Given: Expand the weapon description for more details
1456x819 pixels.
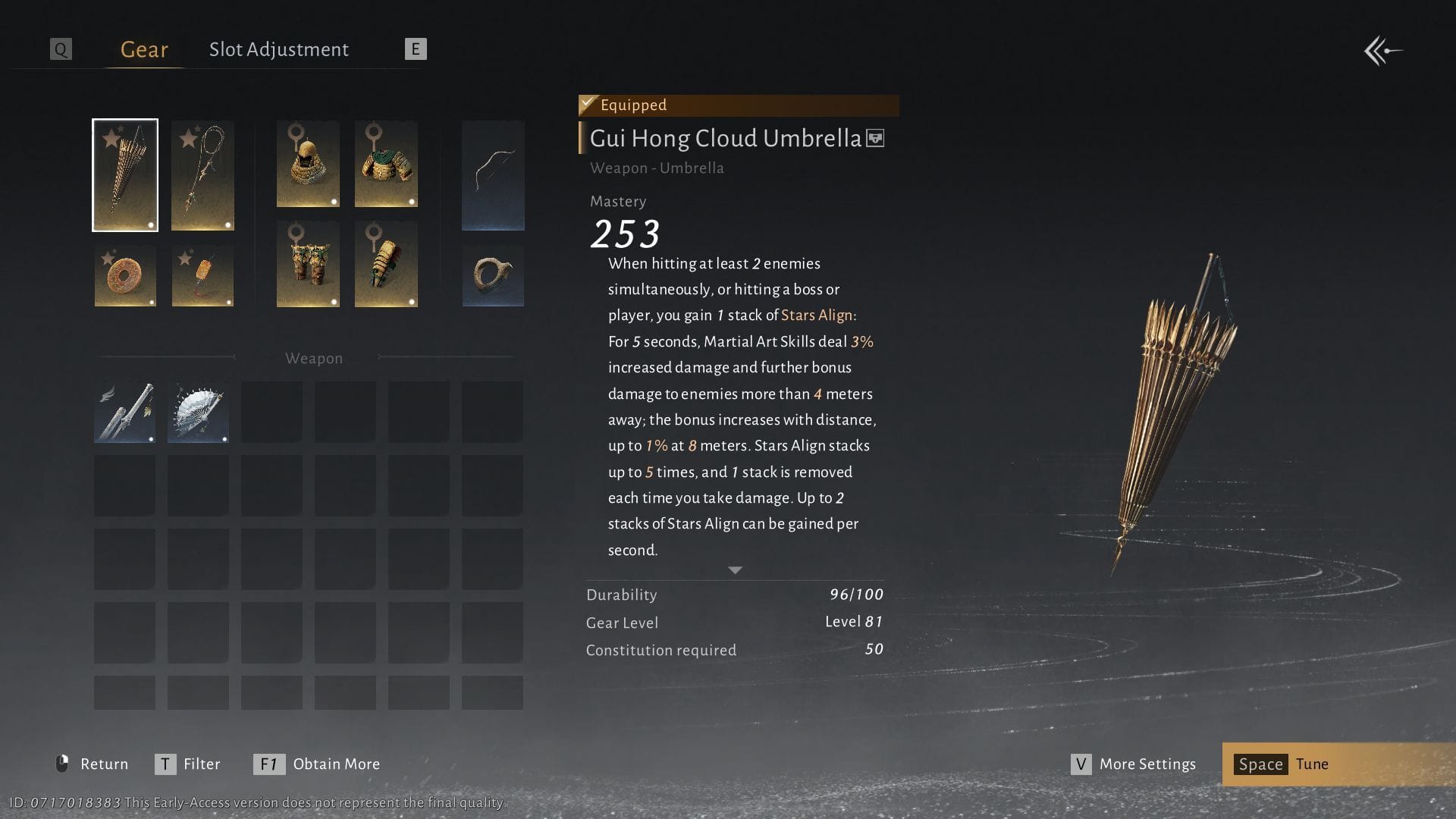Looking at the screenshot, I should [x=734, y=570].
